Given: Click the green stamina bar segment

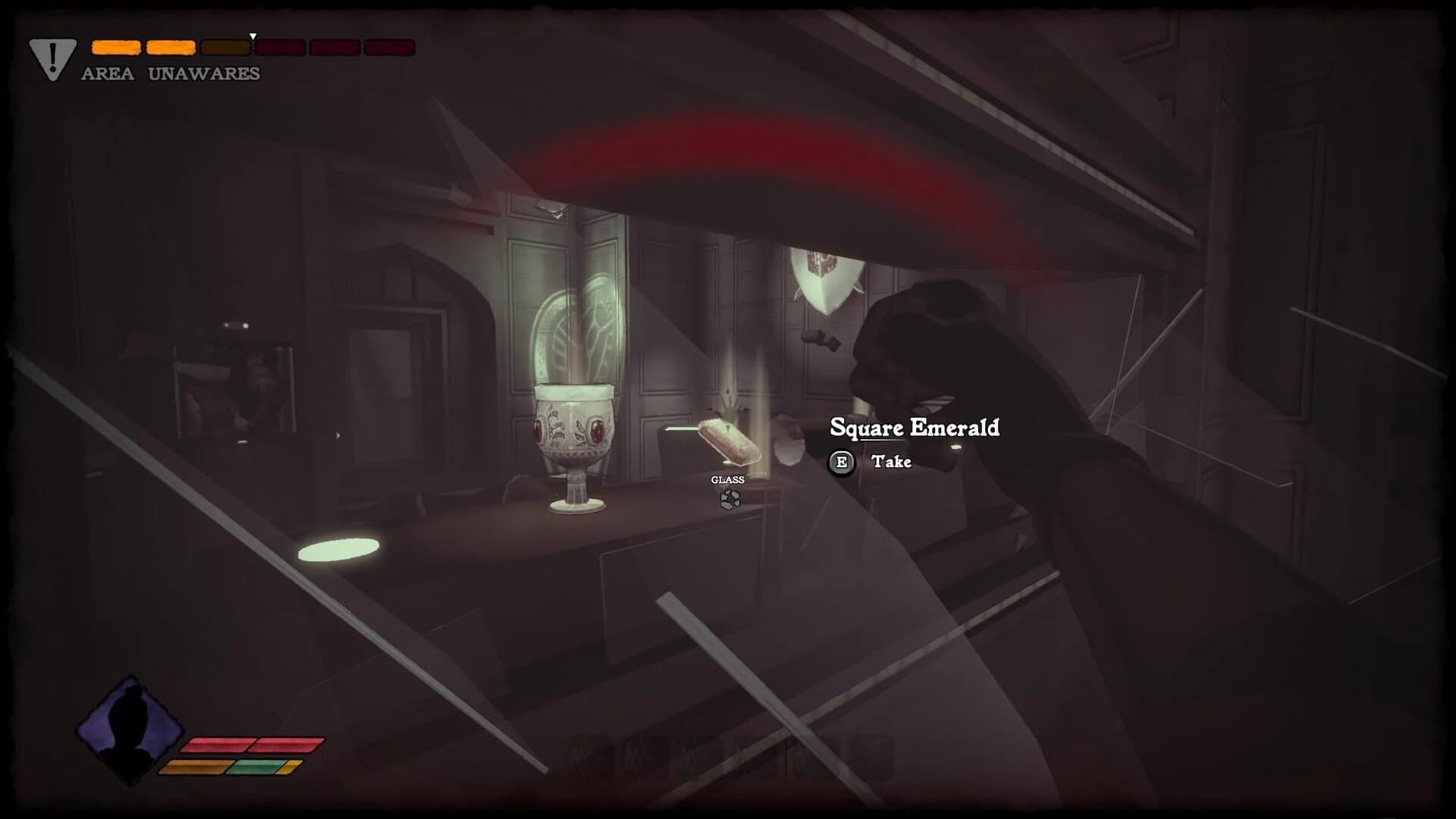Looking at the screenshot, I should tap(253, 767).
